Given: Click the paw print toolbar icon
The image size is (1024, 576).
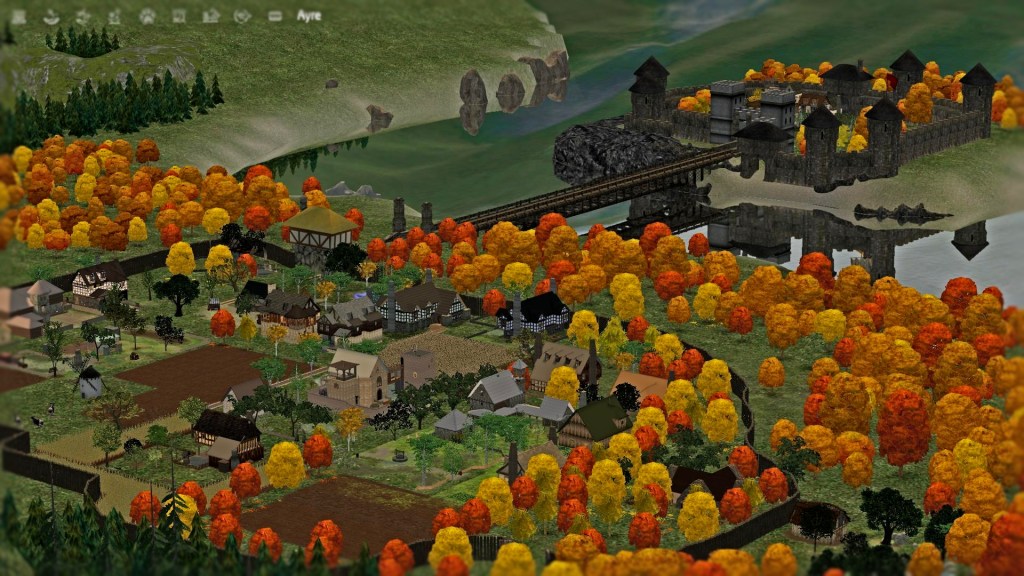Looking at the screenshot, I should (147, 16).
